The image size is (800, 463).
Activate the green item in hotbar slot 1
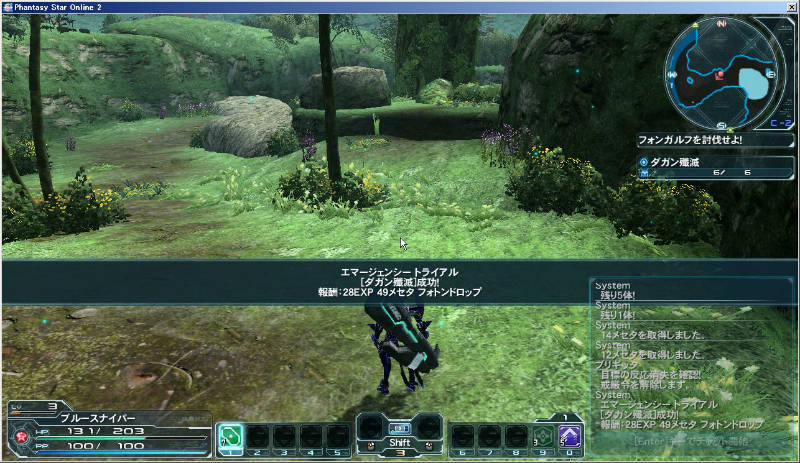click(x=231, y=436)
